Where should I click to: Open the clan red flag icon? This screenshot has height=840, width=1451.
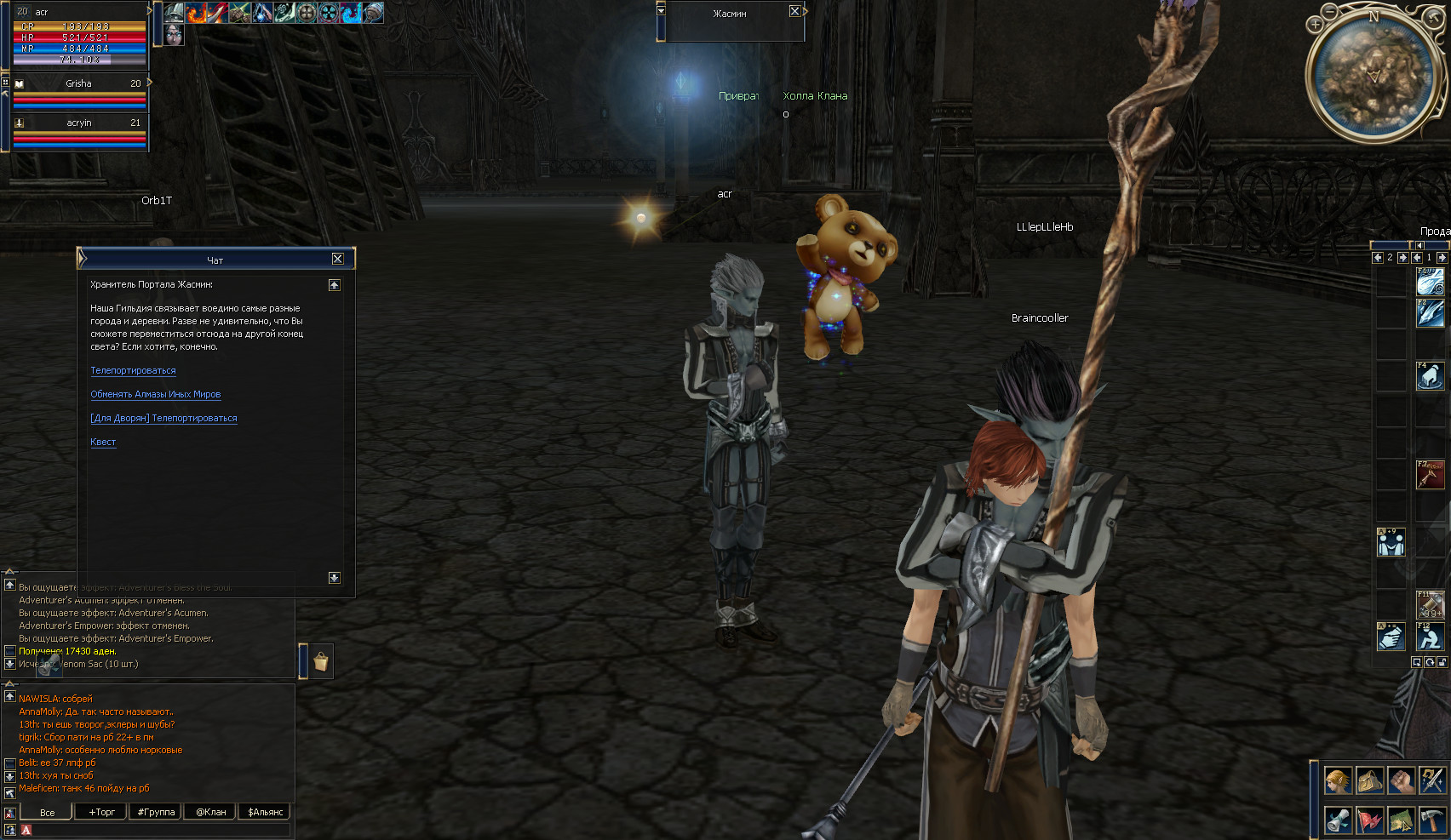point(1369,820)
